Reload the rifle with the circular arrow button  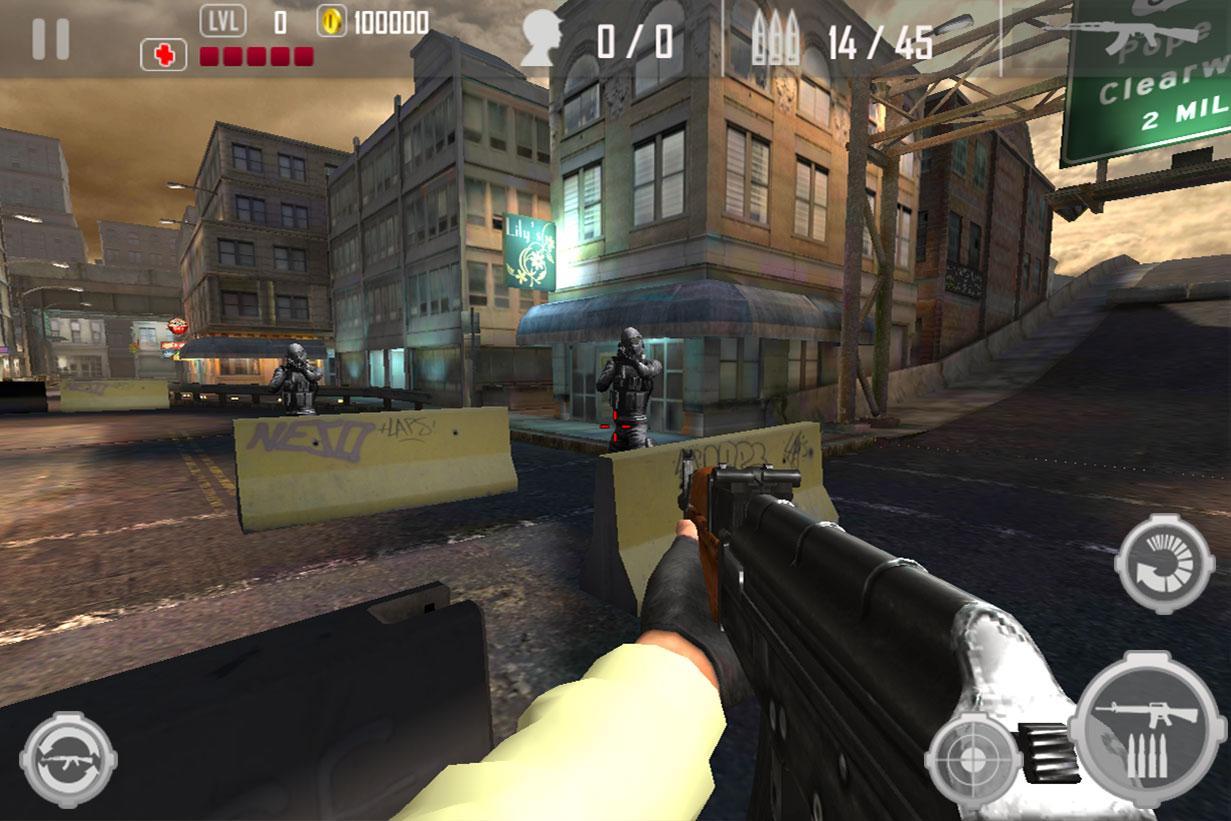point(1164,565)
